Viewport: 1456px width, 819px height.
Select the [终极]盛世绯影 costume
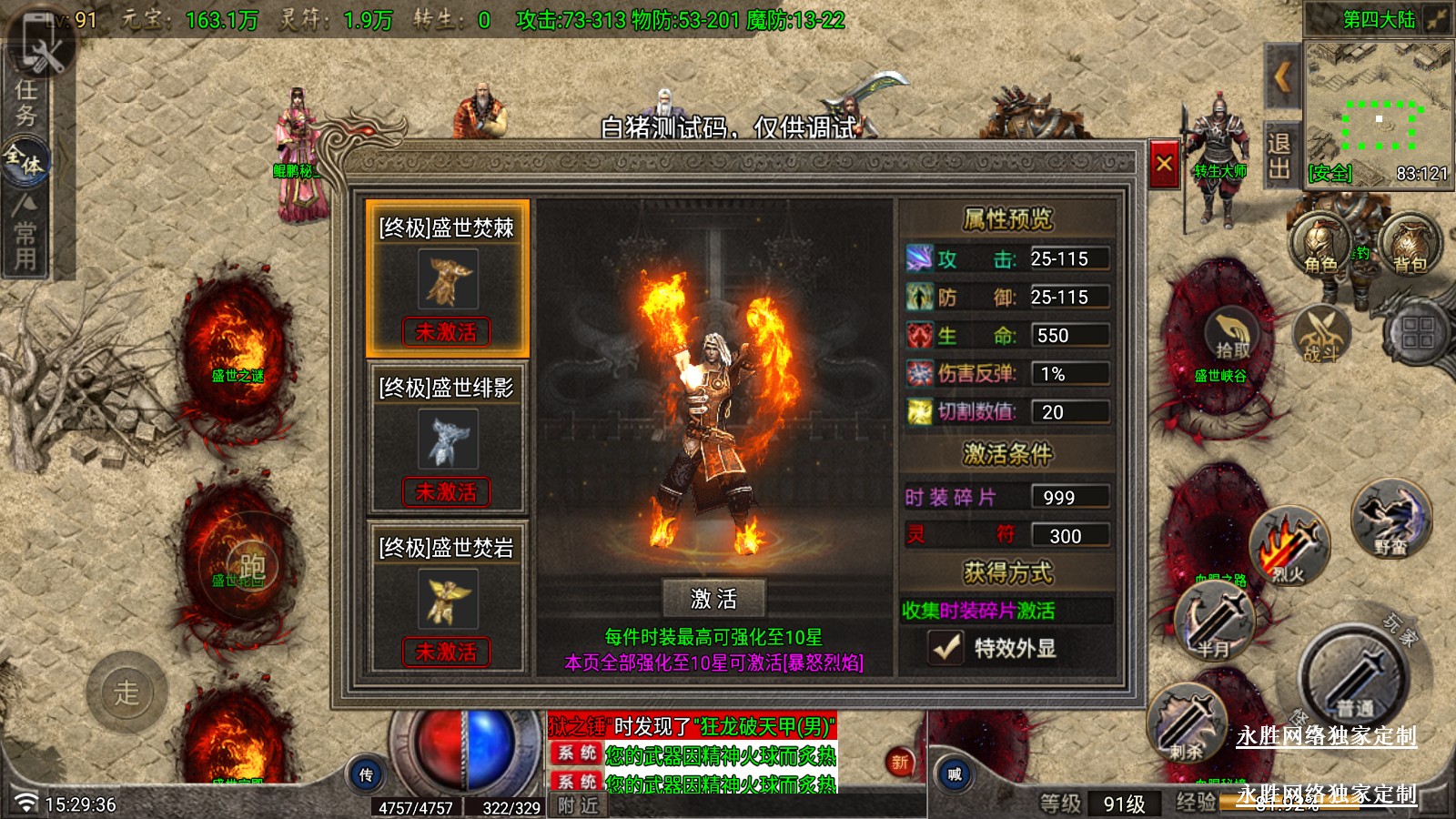(x=446, y=439)
